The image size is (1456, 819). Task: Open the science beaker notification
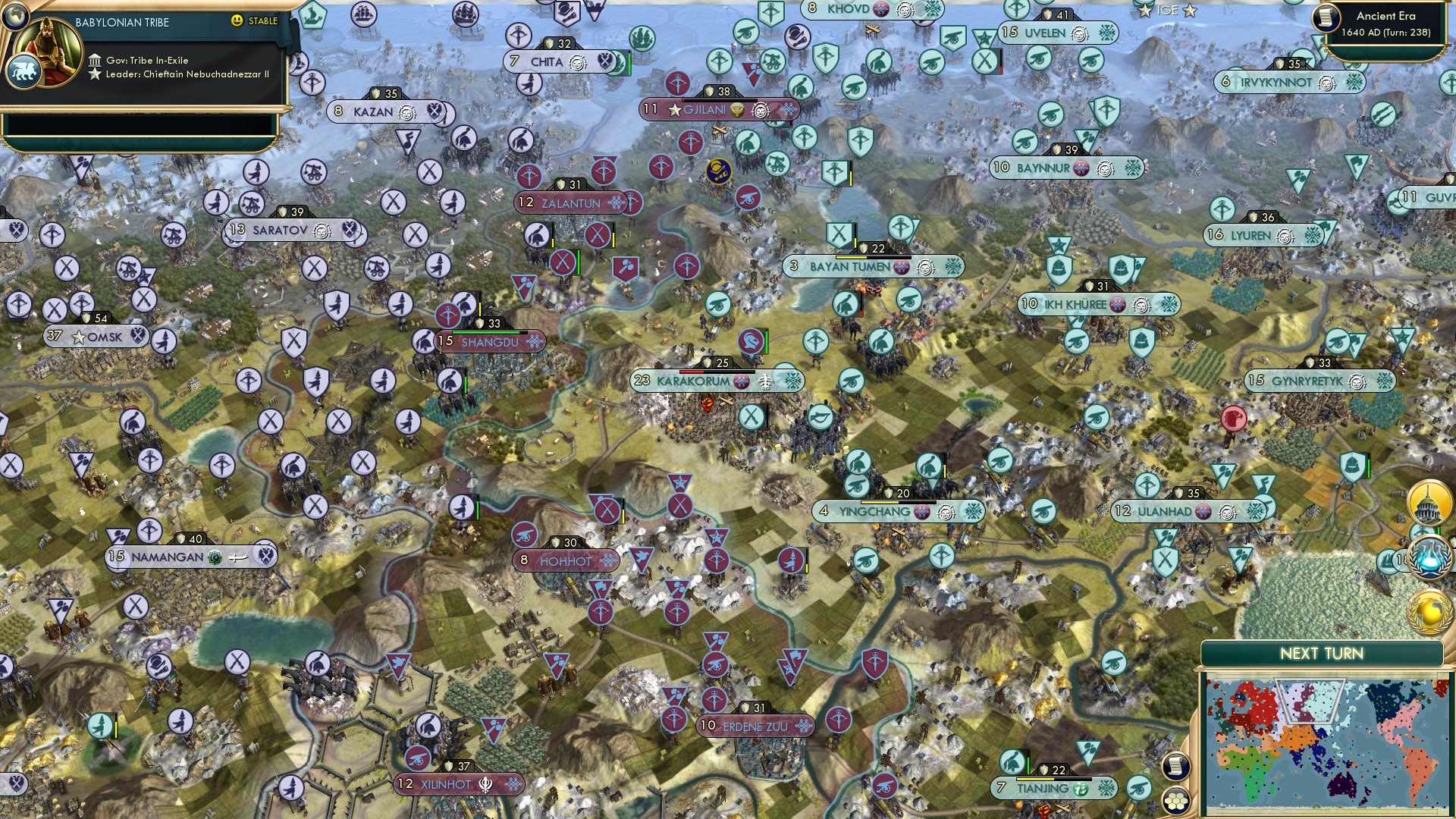tap(1428, 559)
